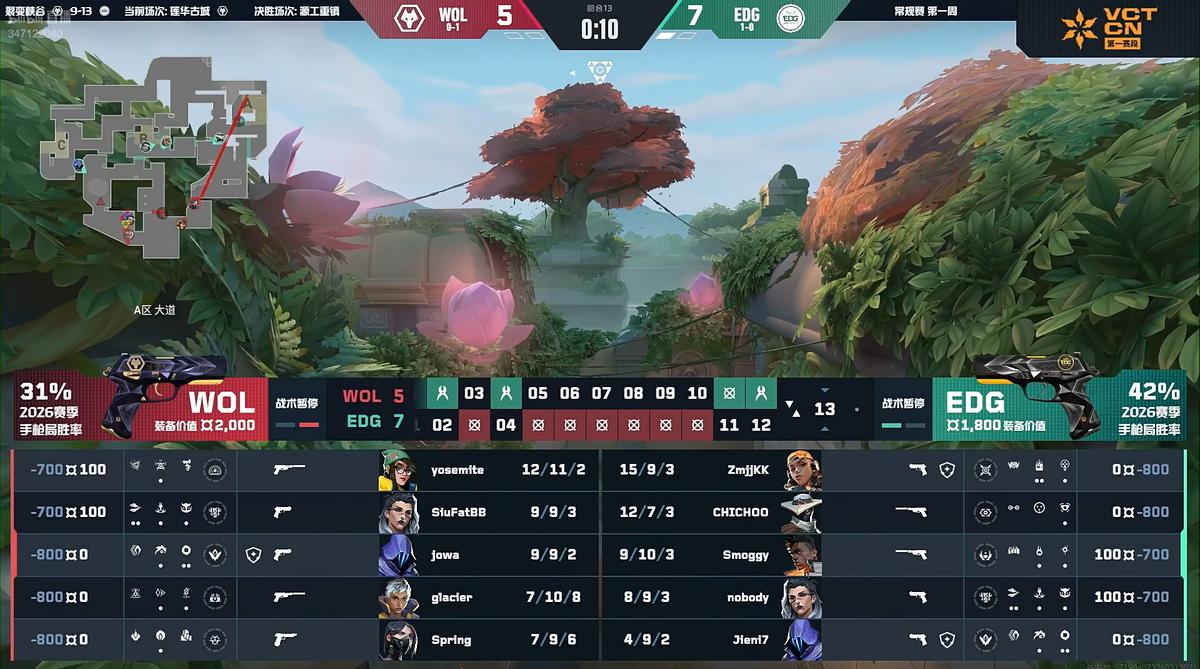
Task: Choose CHICHOO's agent portrait
Action: (802, 512)
